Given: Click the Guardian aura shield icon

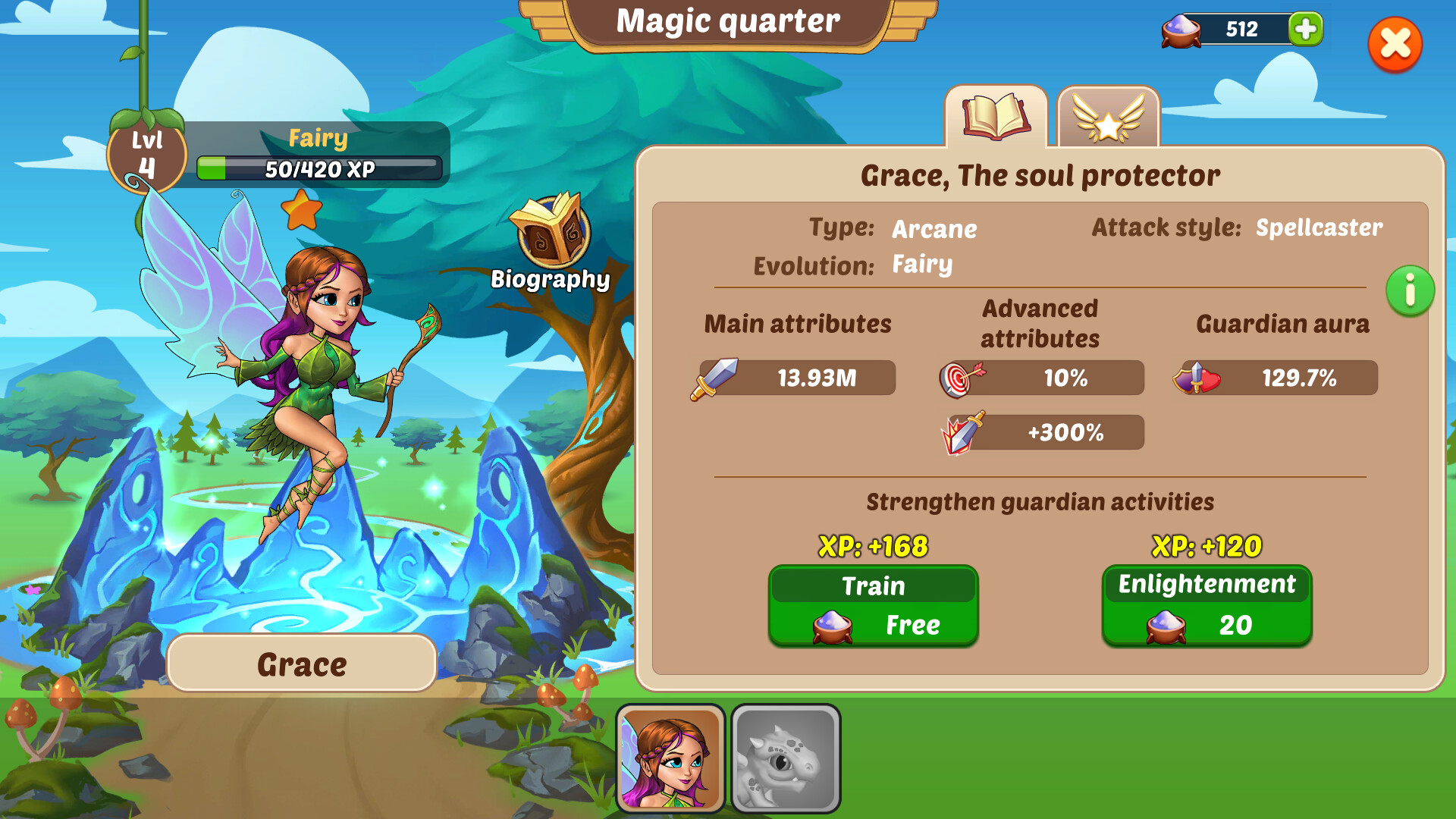Looking at the screenshot, I should coord(1195,377).
